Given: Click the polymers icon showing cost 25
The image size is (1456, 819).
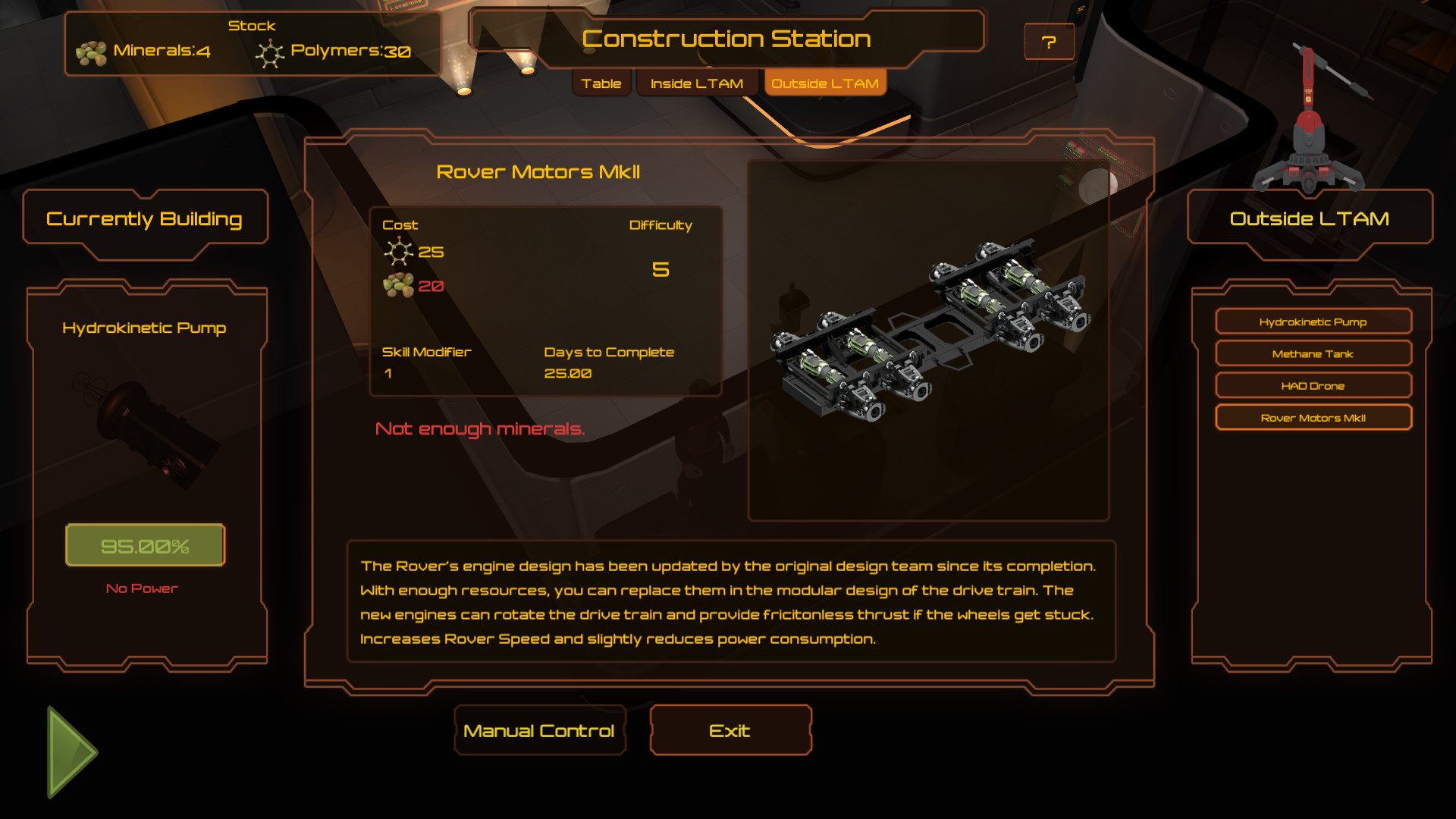Looking at the screenshot, I should point(397,252).
